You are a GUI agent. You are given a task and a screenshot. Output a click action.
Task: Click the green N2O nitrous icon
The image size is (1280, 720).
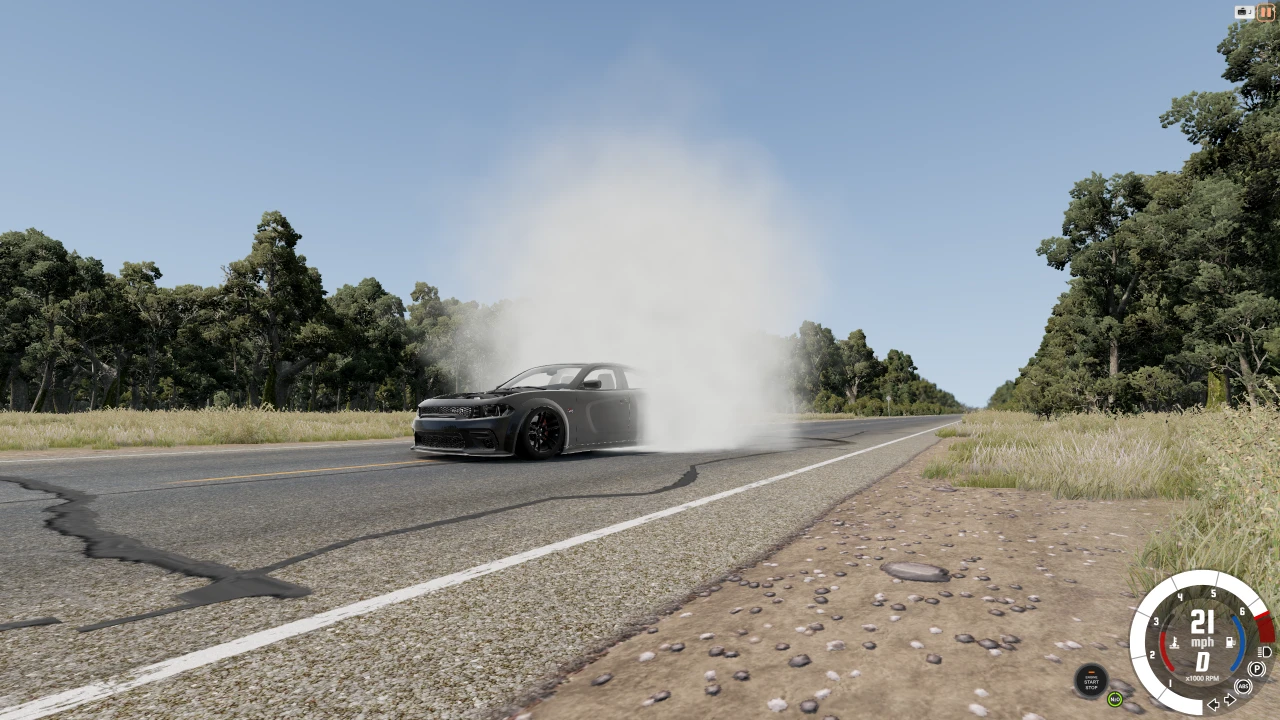click(x=1117, y=697)
